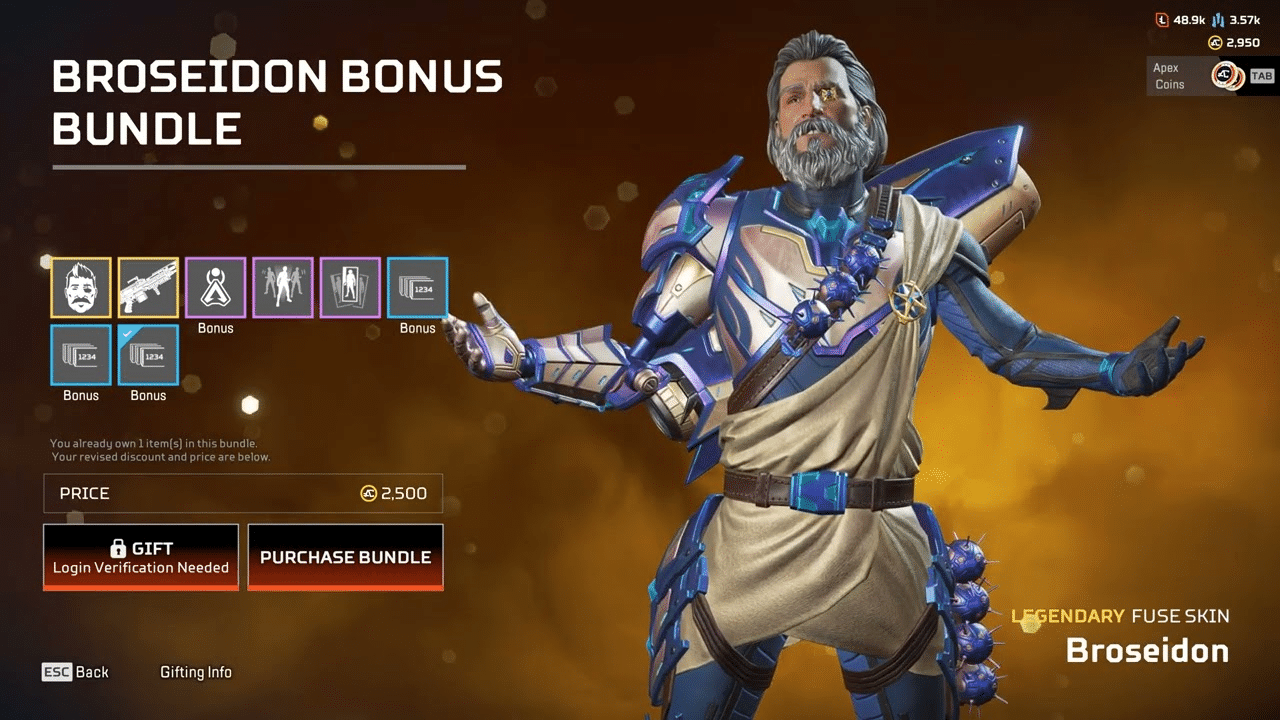
Task: Select the legendary weapon skin item
Action: coord(149,287)
